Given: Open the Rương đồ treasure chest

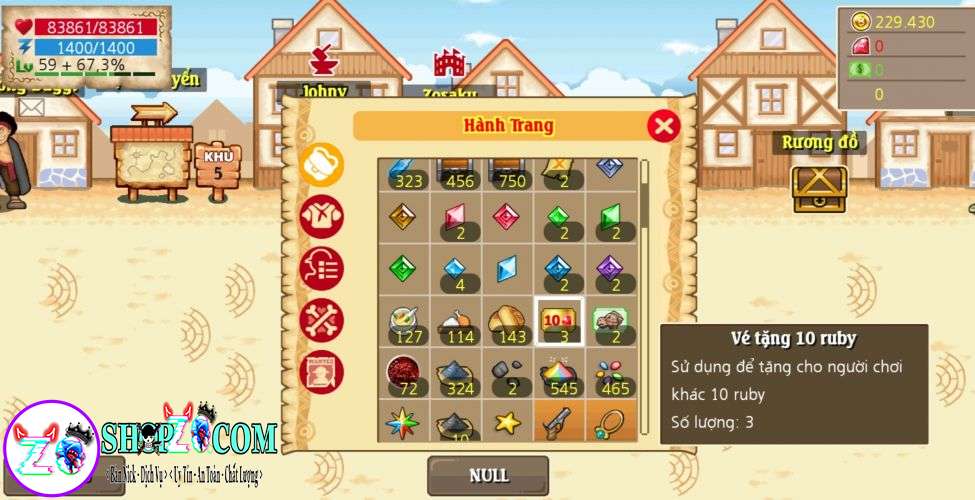Looking at the screenshot, I should click(x=819, y=187).
